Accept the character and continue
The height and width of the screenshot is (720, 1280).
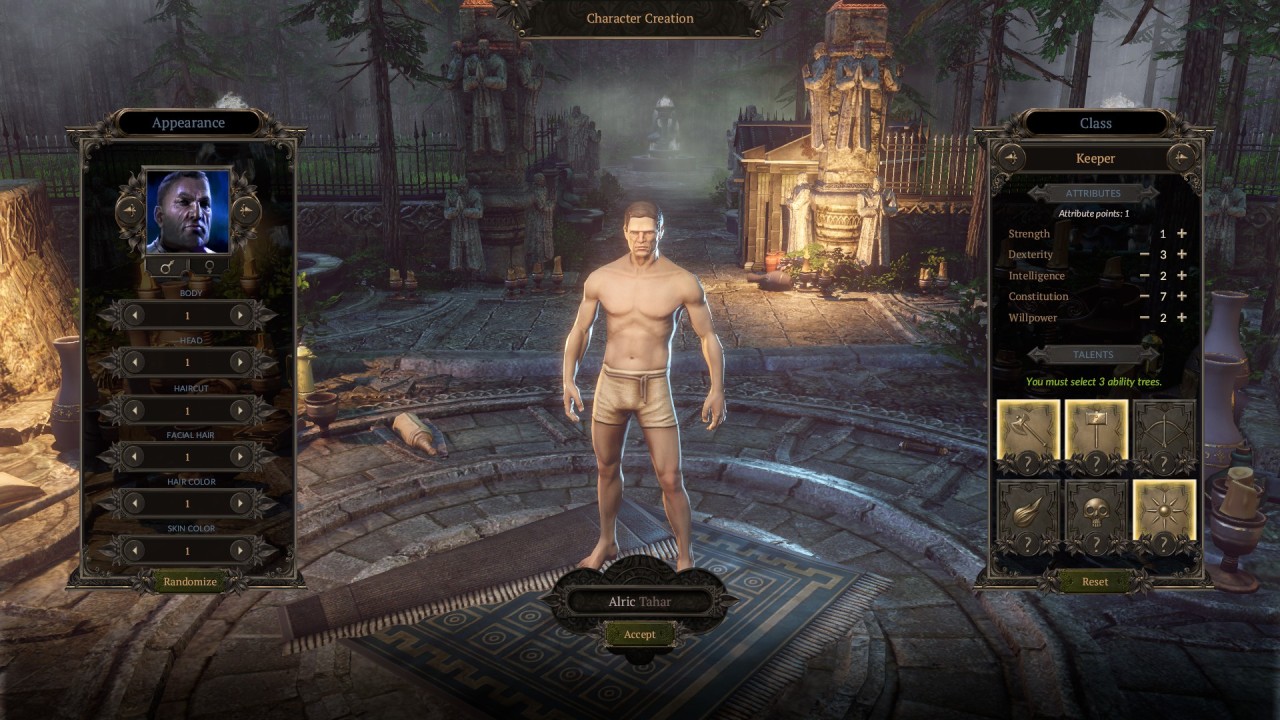pos(639,634)
